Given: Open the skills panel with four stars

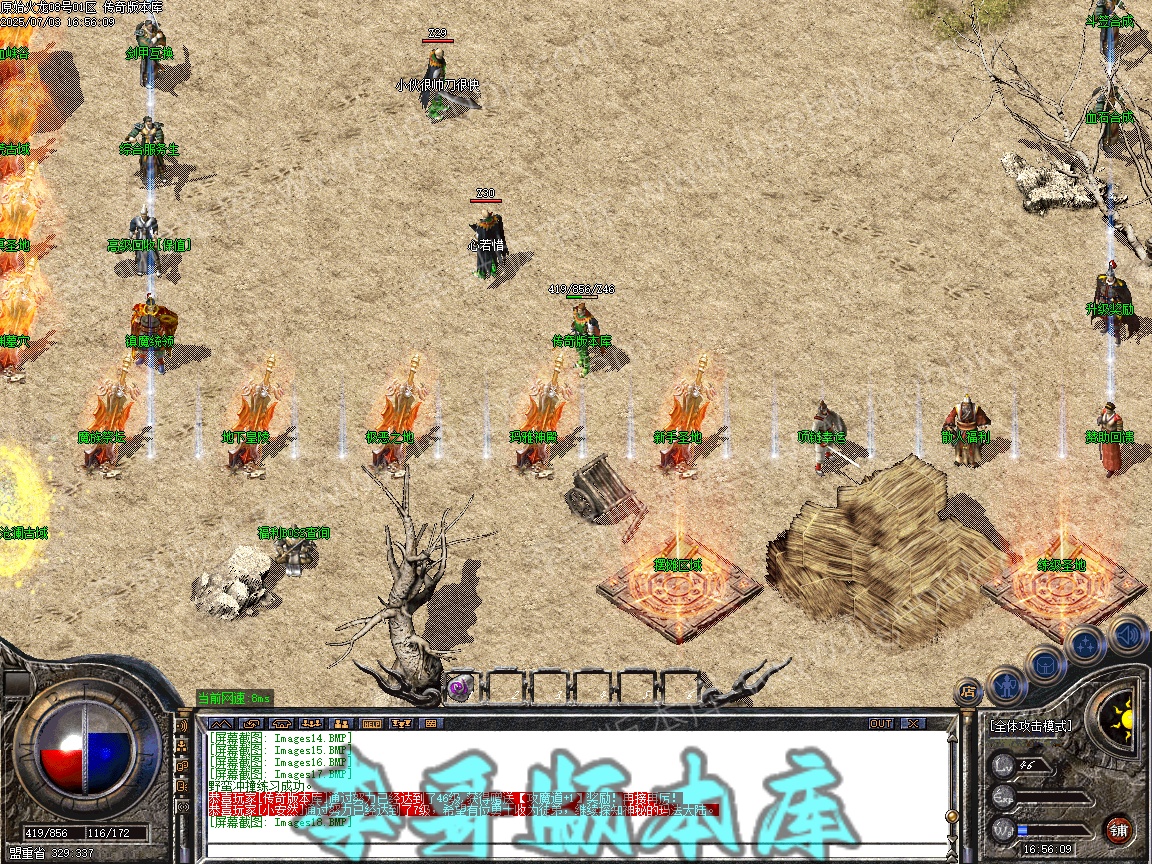Looking at the screenshot, I should point(1087,645).
